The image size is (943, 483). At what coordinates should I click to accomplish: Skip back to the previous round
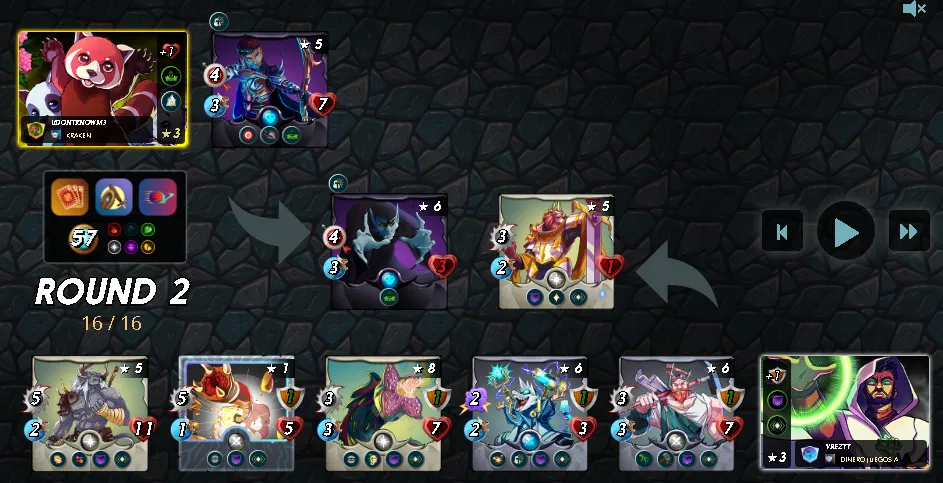pyautogui.click(x=782, y=232)
